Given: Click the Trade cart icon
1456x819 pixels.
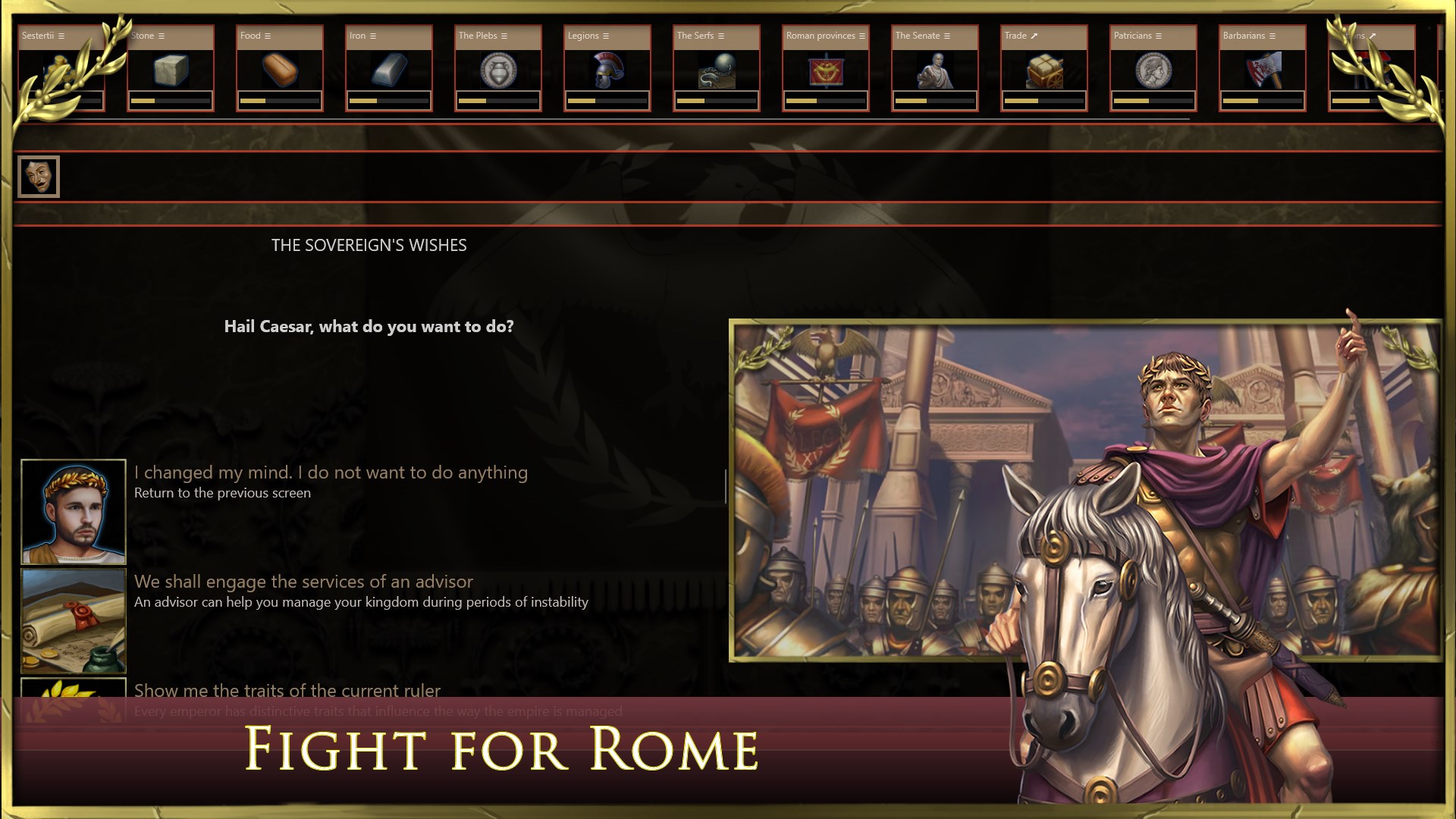Looking at the screenshot, I should pos(1043,70).
